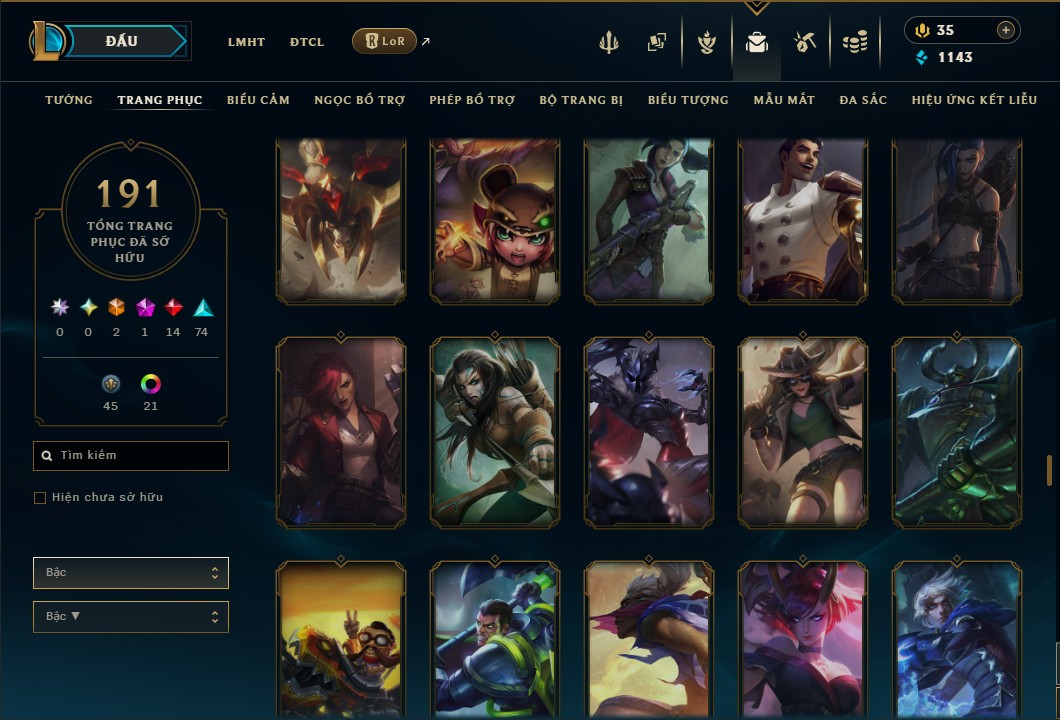The image size is (1060, 720).
Task: Switch to the ĐA SẮC tab
Action: pyautogui.click(x=863, y=100)
